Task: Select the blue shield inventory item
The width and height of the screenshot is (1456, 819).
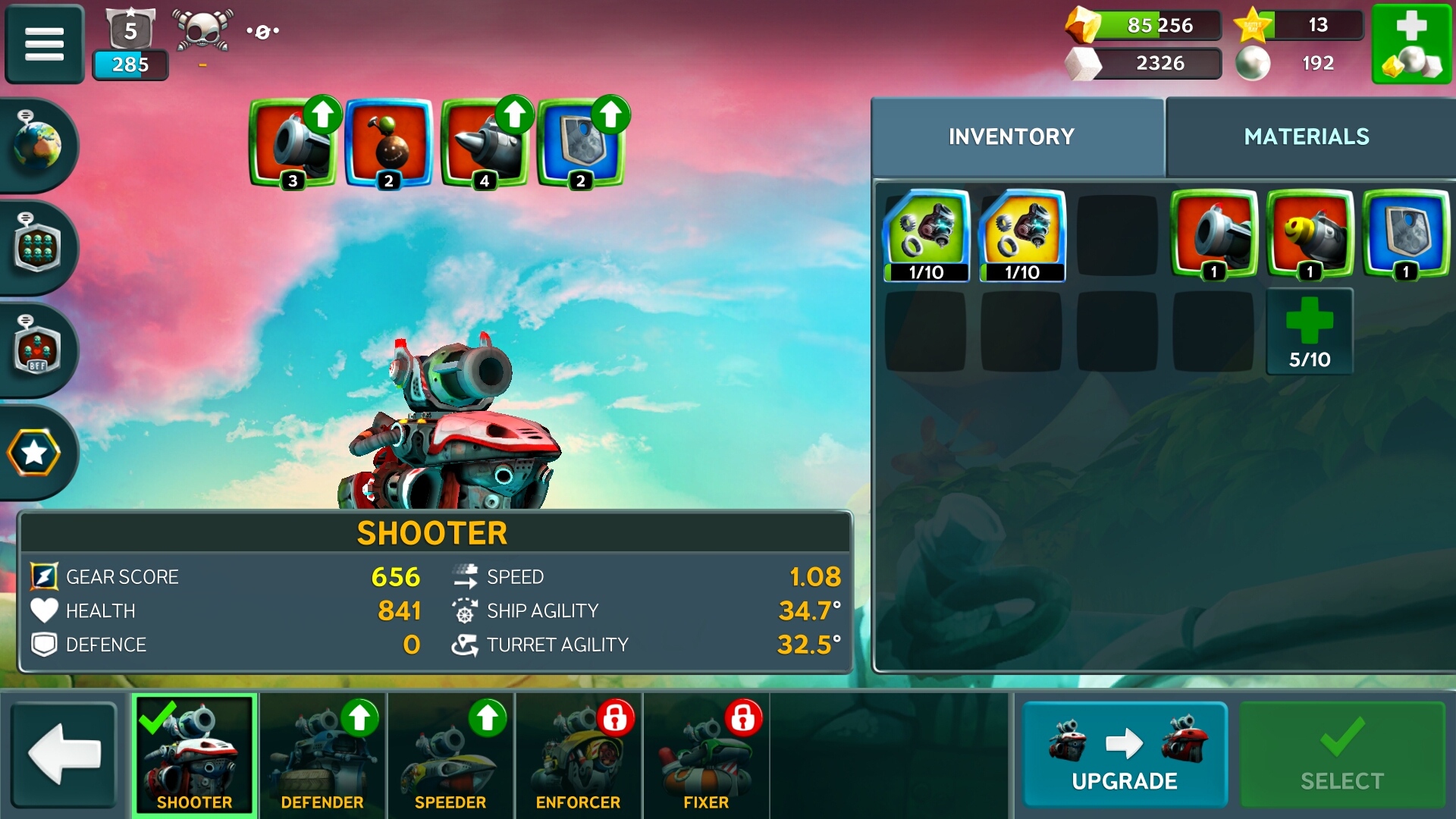Action: (x=1405, y=234)
